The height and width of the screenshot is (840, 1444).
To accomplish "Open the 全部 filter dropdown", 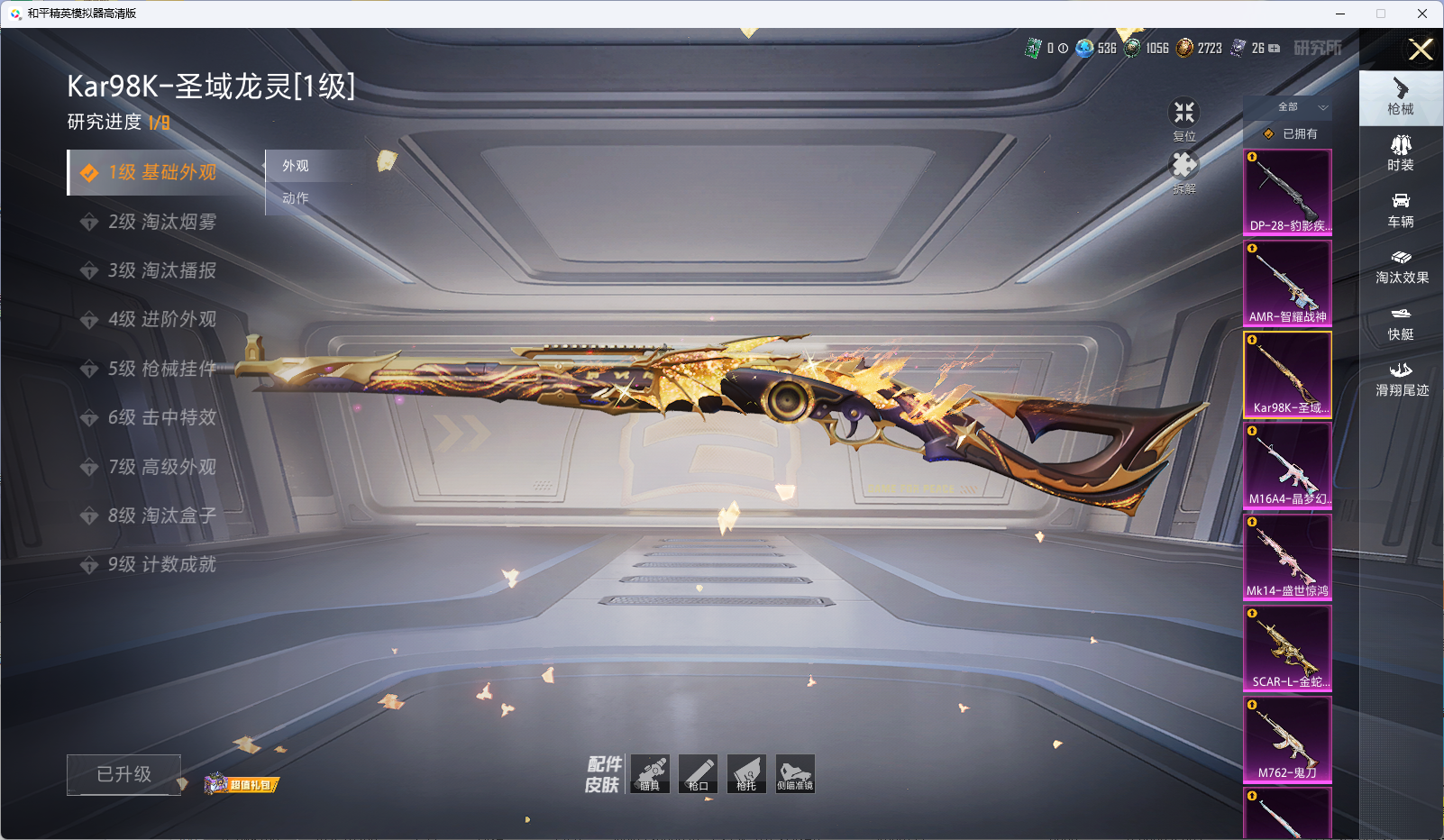I will pyautogui.click(x=1298, y=107).
